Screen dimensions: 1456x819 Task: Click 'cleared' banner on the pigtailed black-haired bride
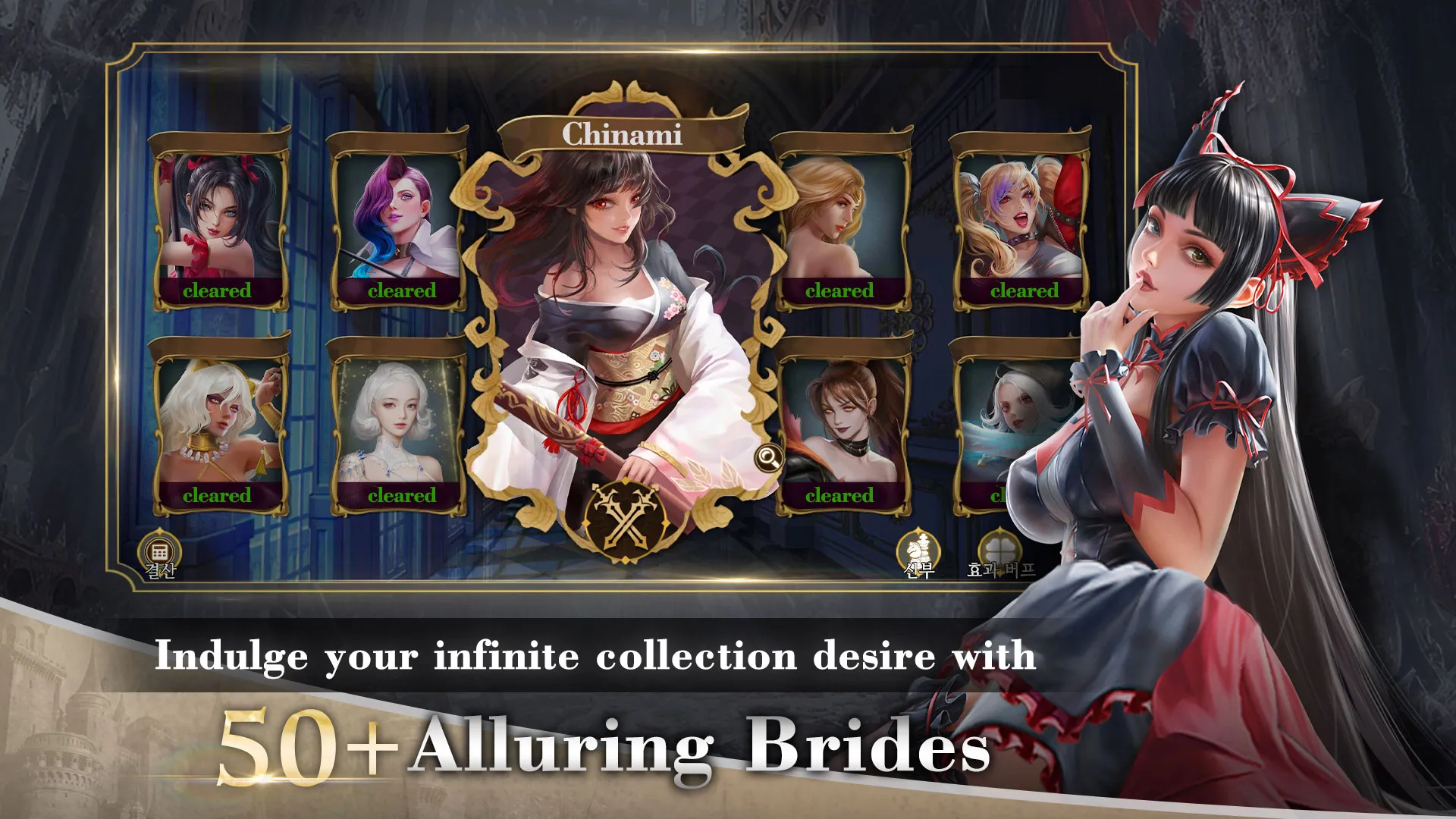[x=216, y=289]
